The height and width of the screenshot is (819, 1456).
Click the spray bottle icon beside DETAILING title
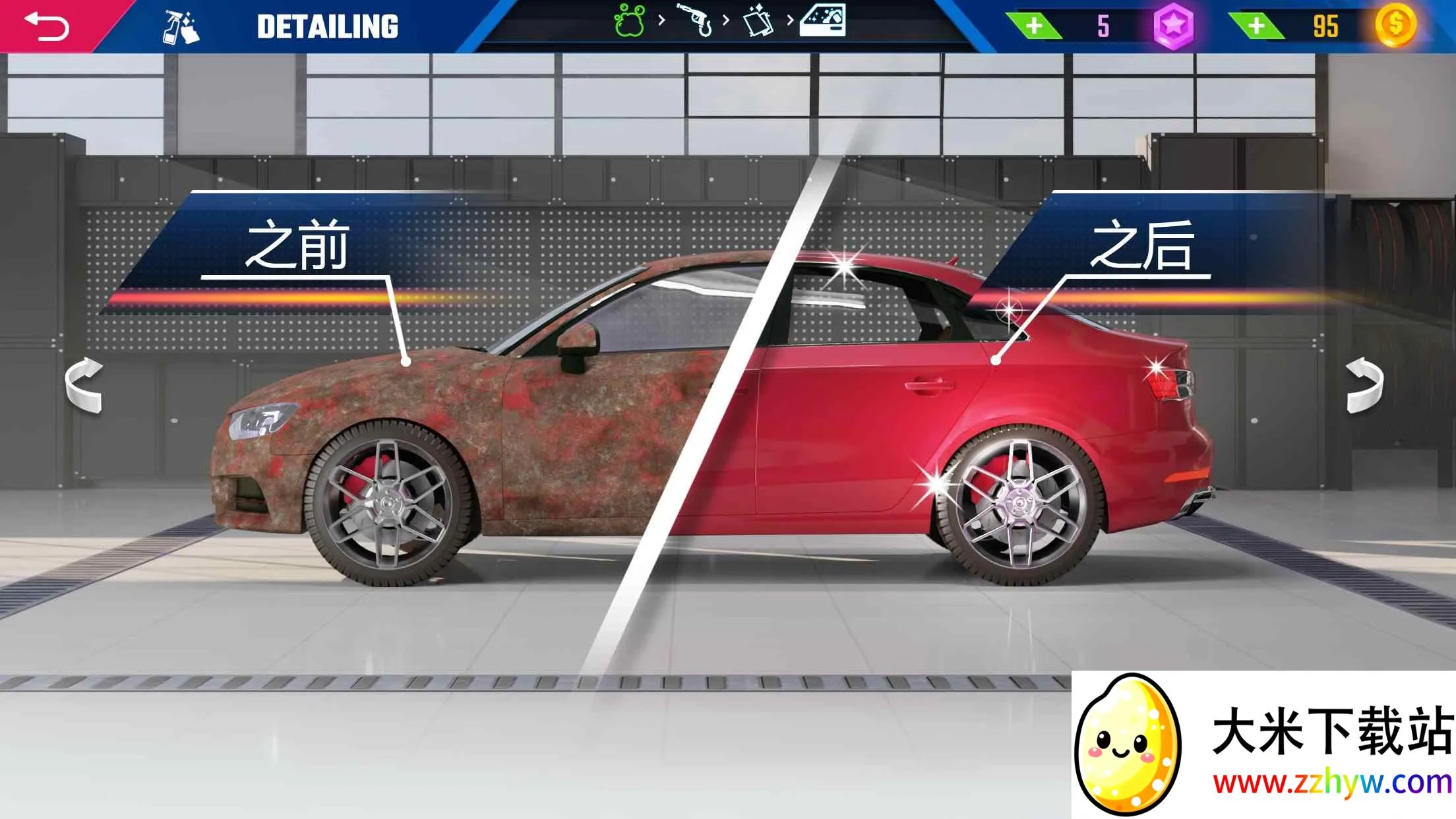pos(179,26)
